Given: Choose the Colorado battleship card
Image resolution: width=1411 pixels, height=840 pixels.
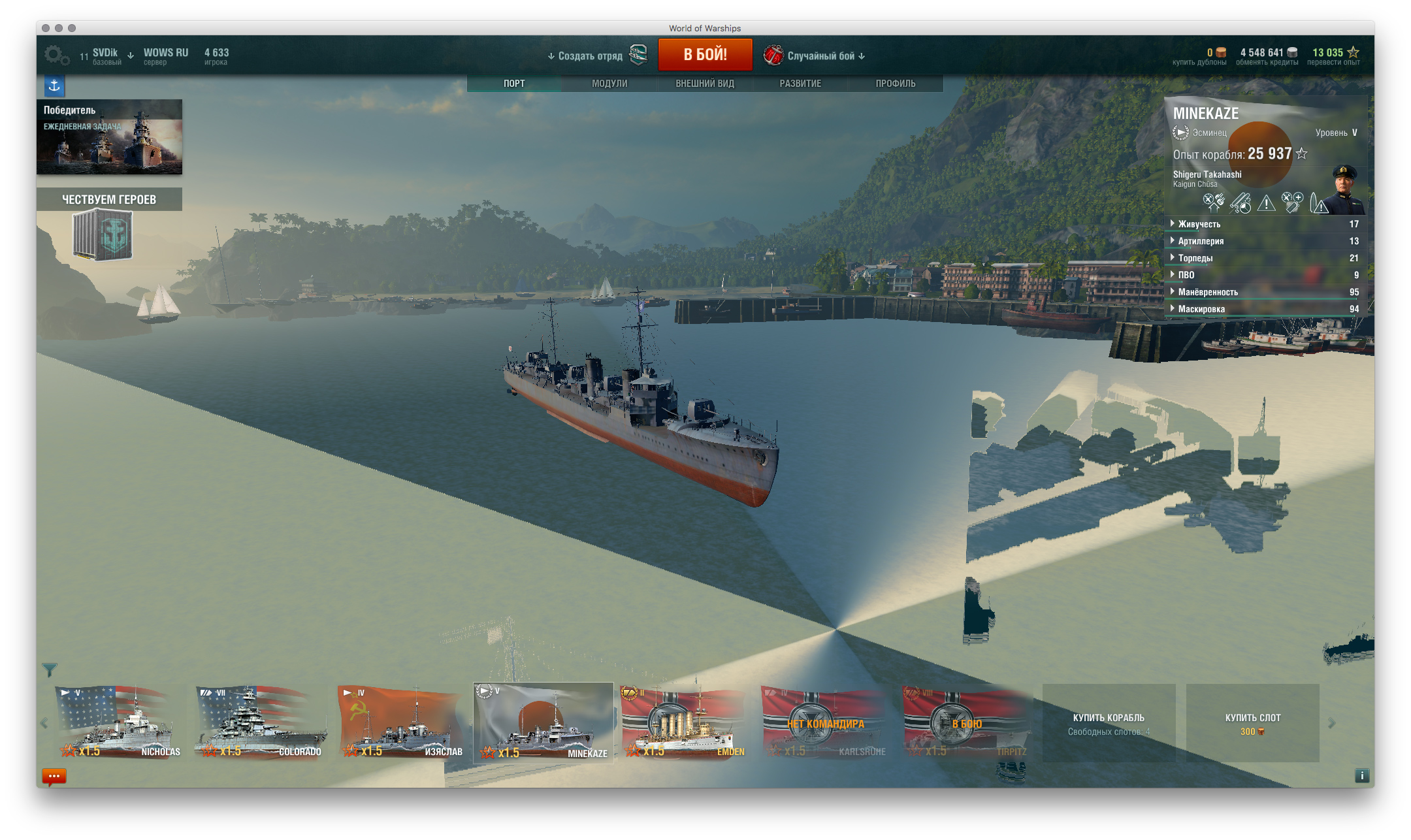Looking at the screenshot, I should [260, 722].
